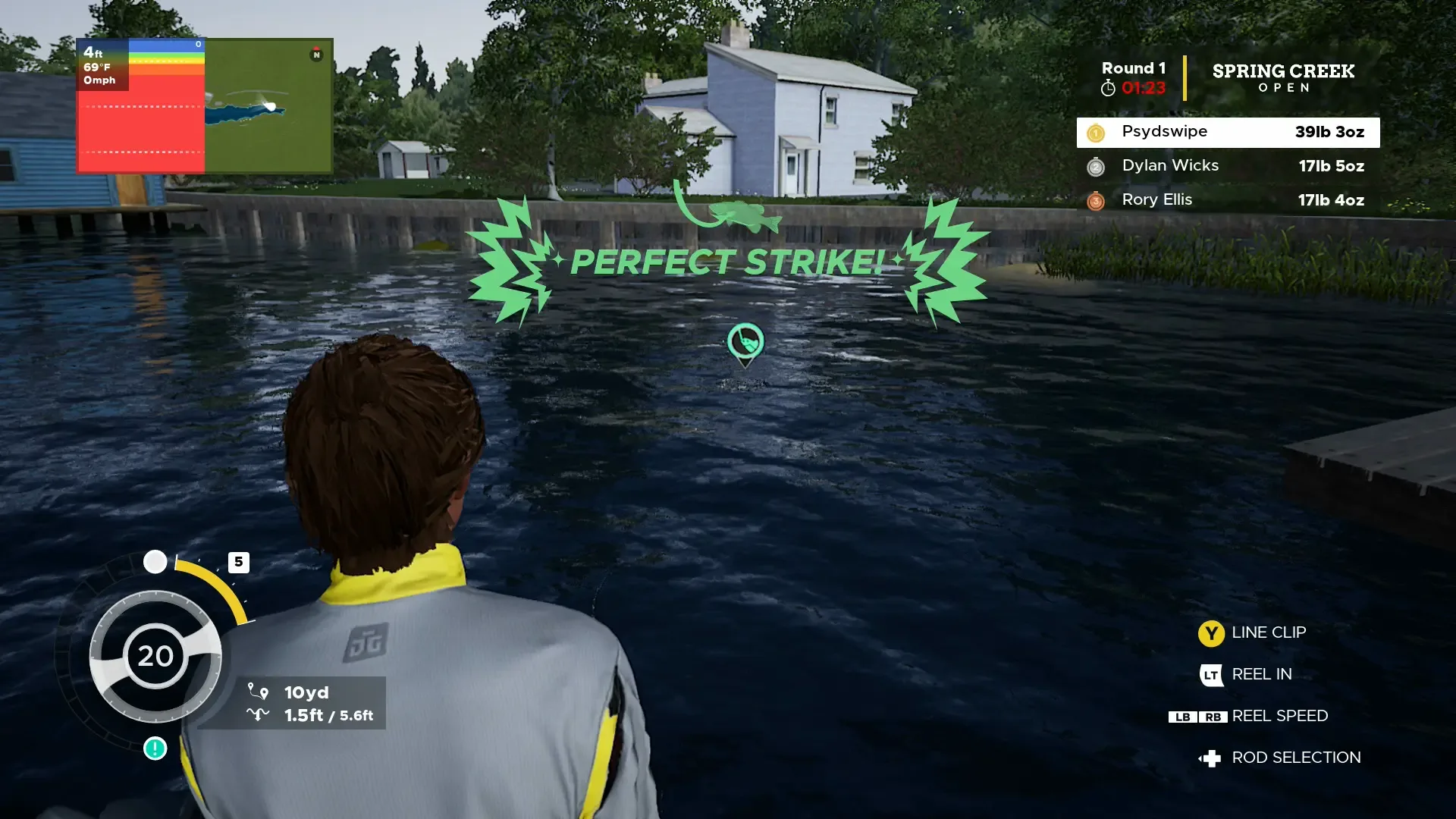The width and height of the screenshot is (1456, 819).
Task: Expand the line counter badge showing 5
Action: [x=240, y=562]
